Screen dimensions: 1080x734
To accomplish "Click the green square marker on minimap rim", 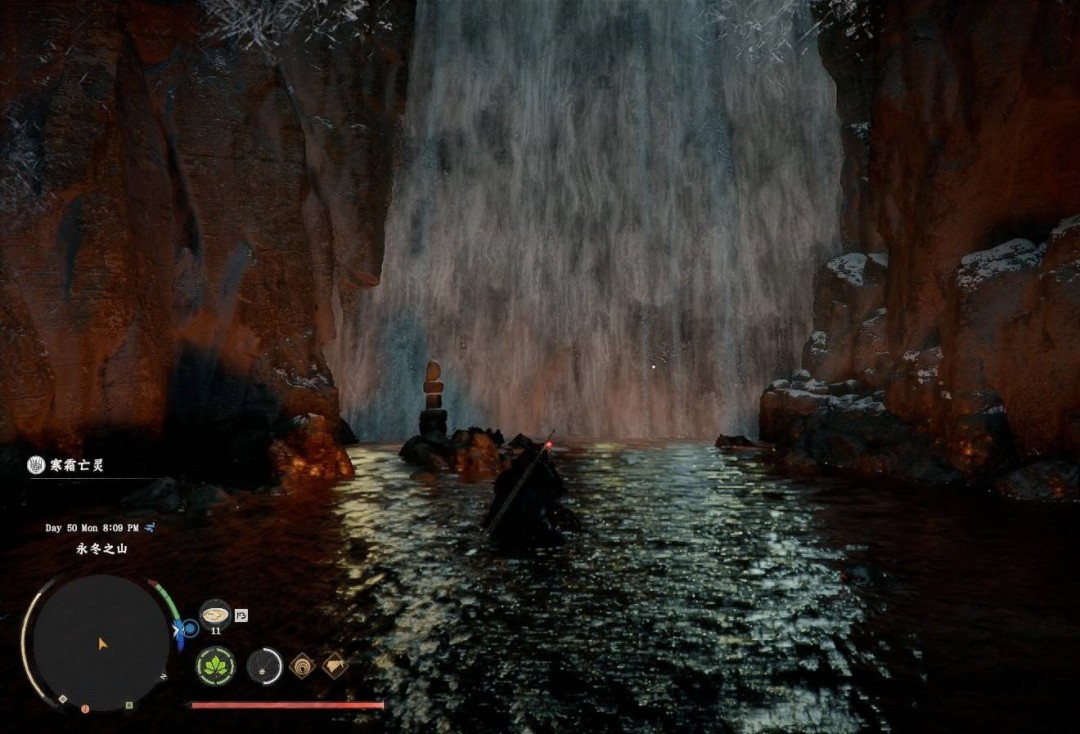I will [129, 705].
